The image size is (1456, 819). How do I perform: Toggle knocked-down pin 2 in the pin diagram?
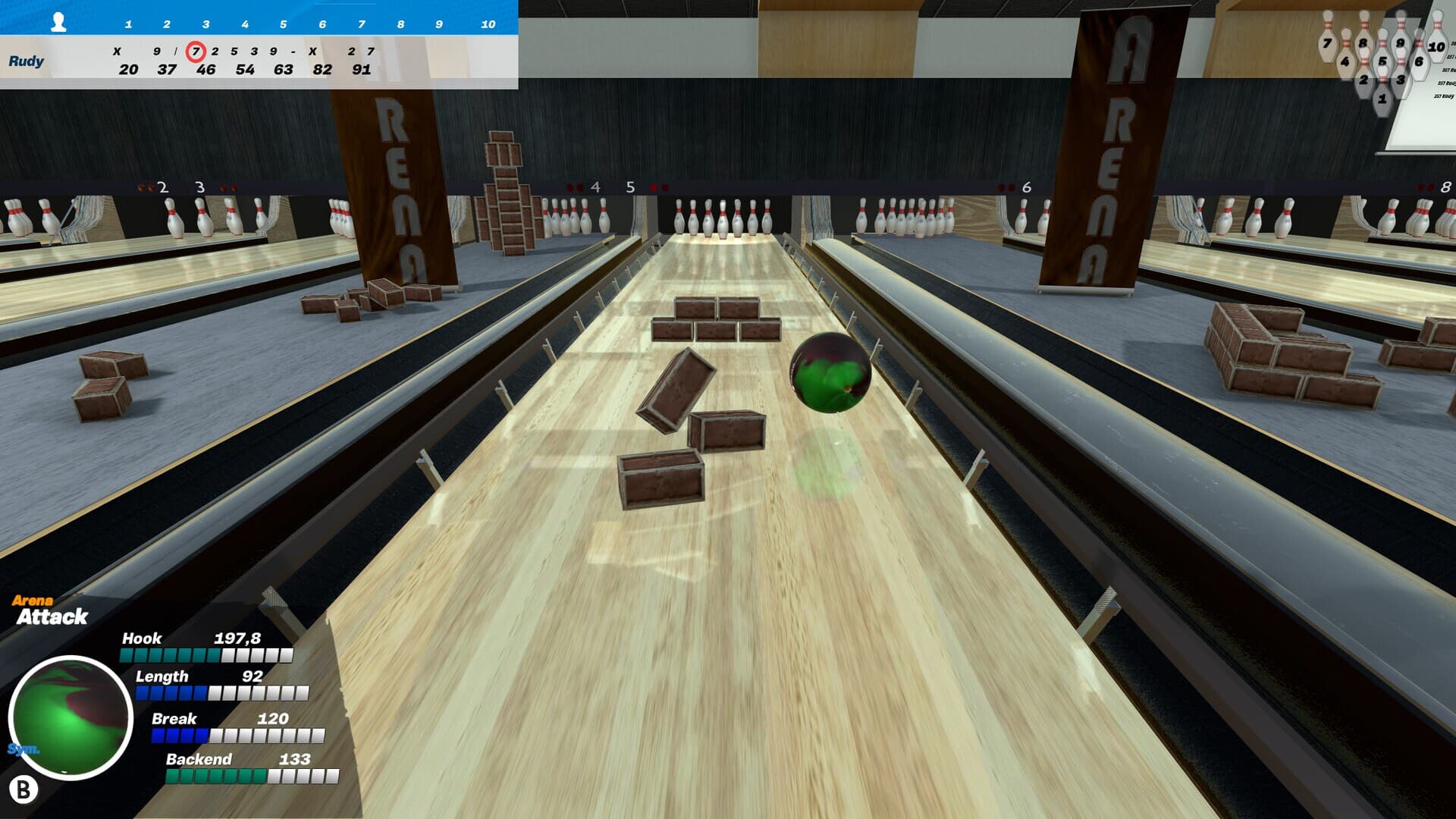tap(1363, 80)
